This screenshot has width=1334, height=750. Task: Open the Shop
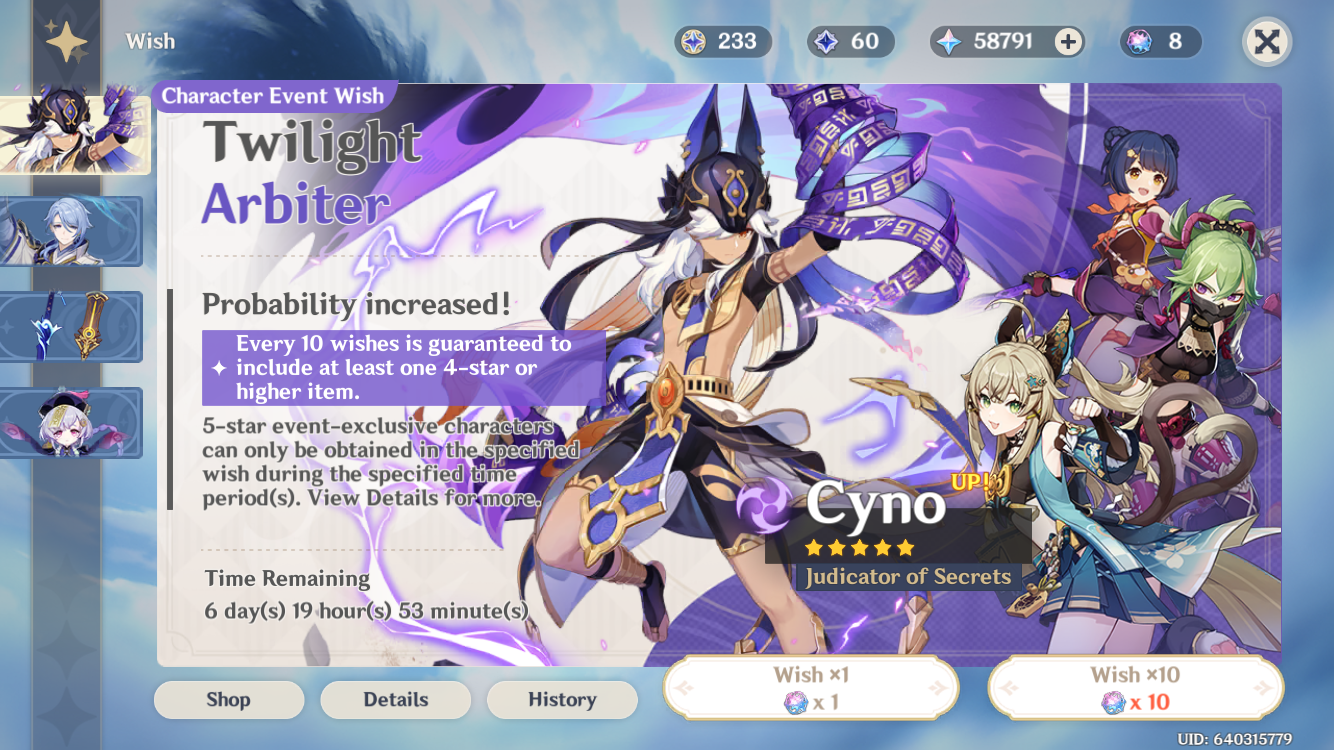pos(228,699)
